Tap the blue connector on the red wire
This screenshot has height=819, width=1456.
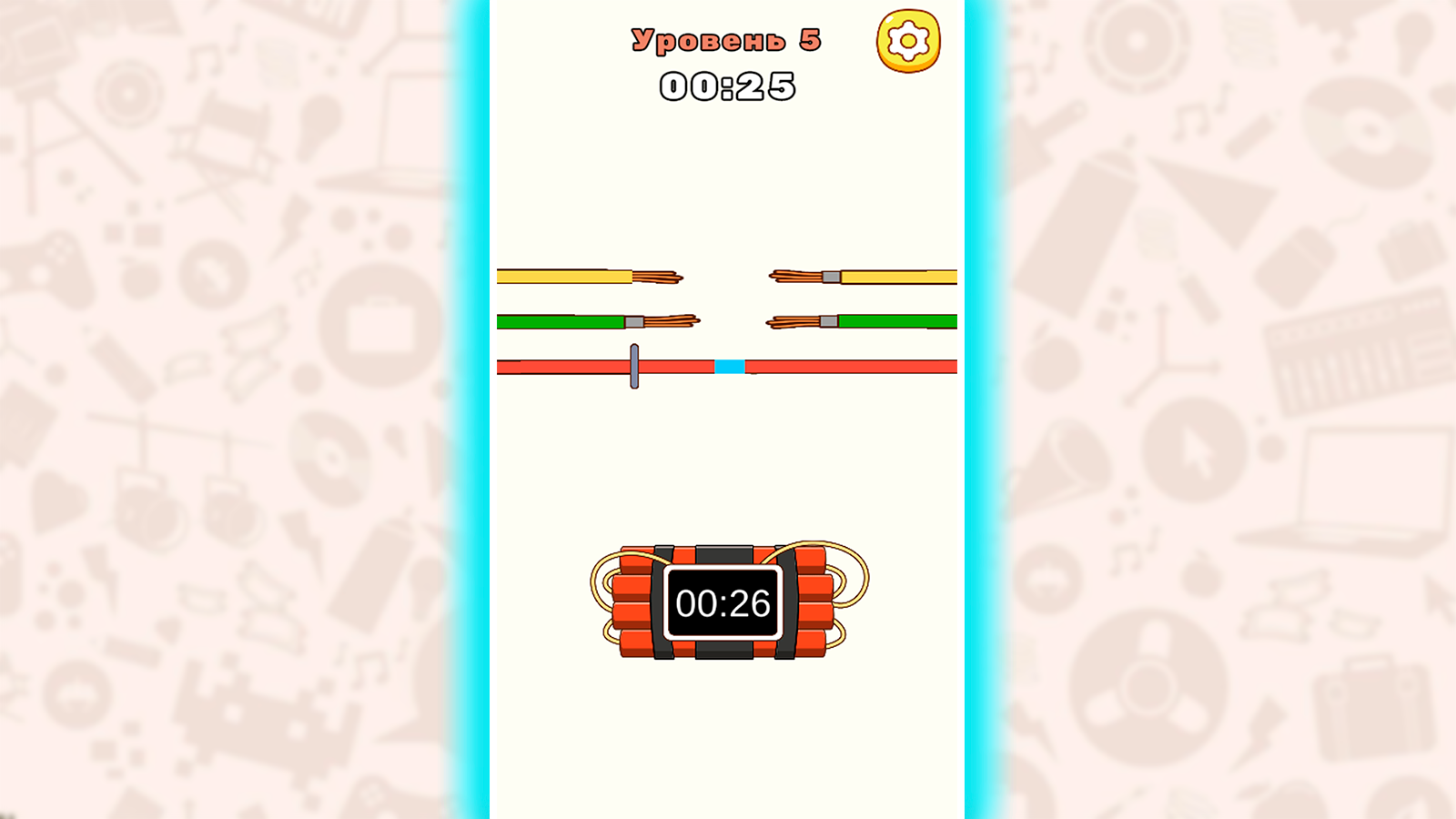[731, 367]
